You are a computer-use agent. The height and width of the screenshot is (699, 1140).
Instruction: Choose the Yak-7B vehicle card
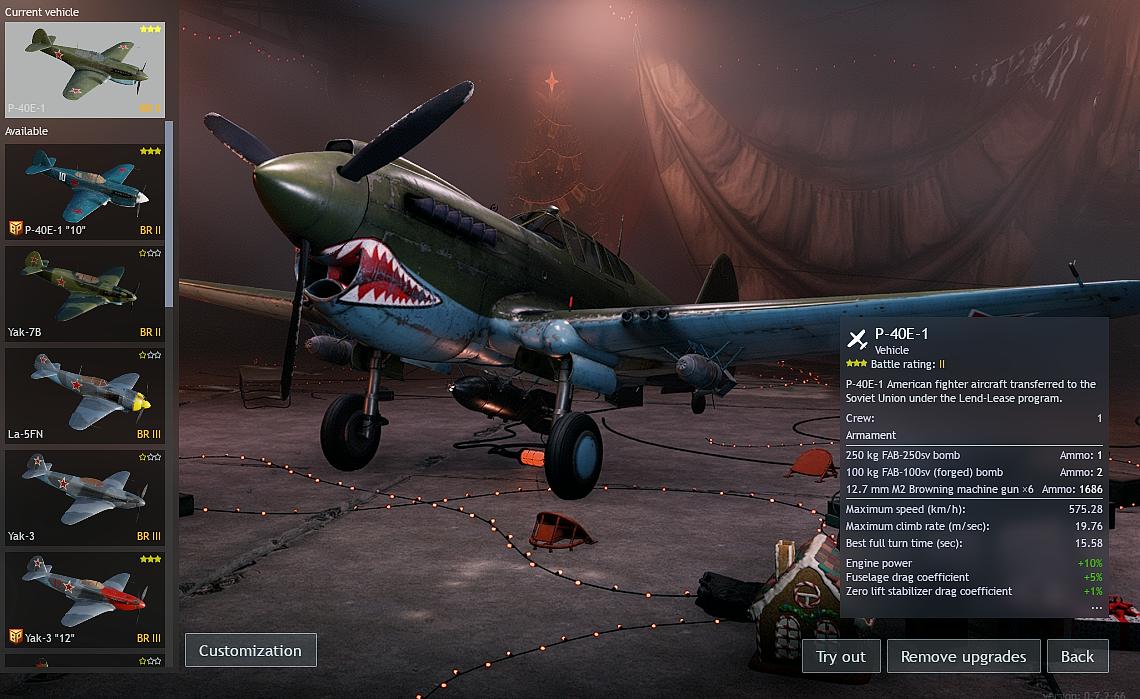tap(85, 293)
